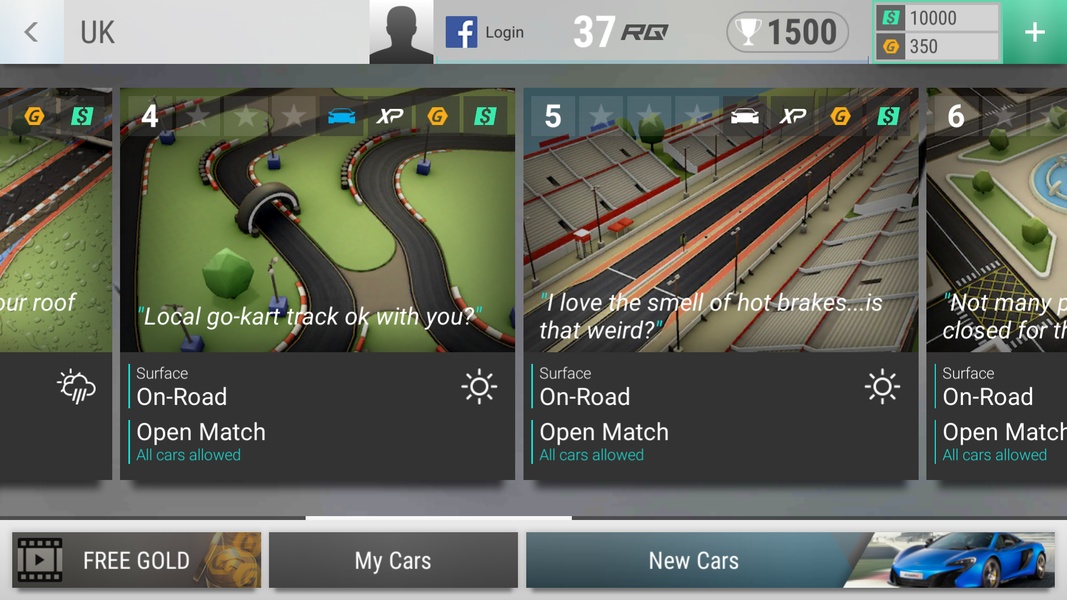The image size is (1067, 600).
Task: Log in with Facebook
Action: pos(486,32)
